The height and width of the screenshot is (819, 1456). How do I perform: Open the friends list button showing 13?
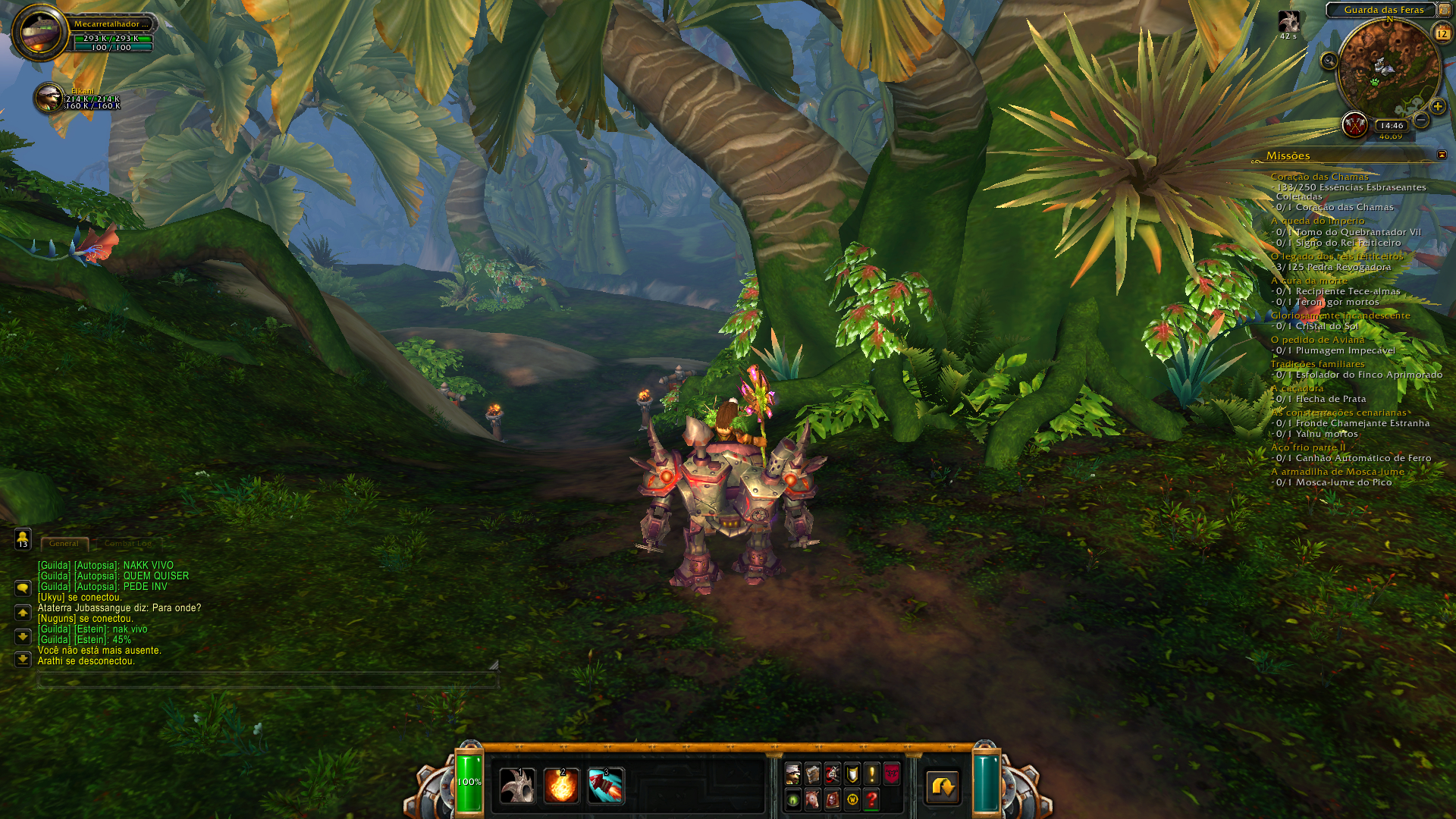[23, 539]
